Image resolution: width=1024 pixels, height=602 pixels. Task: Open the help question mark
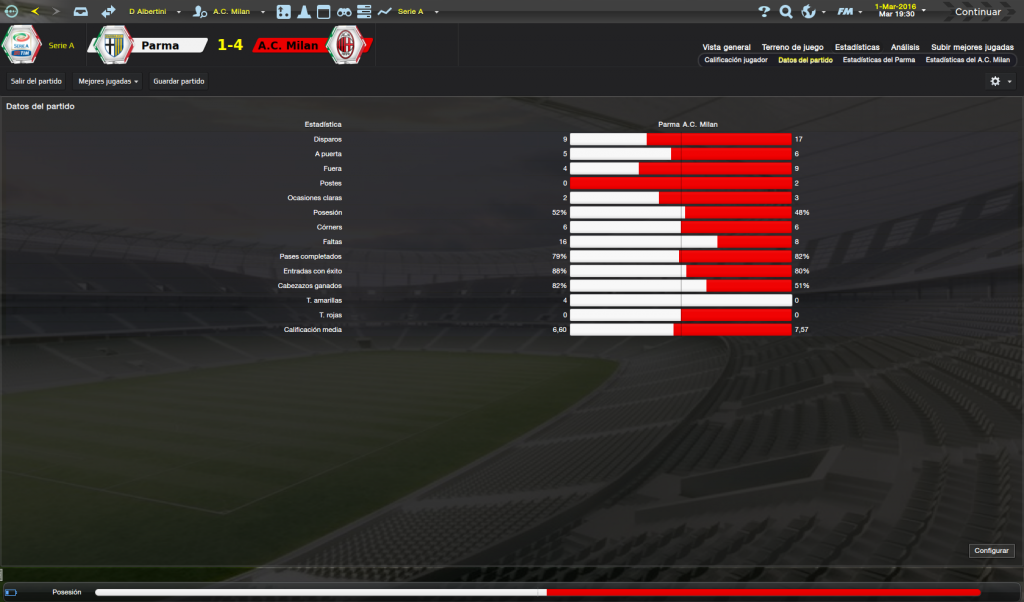[x=765, y=12]
